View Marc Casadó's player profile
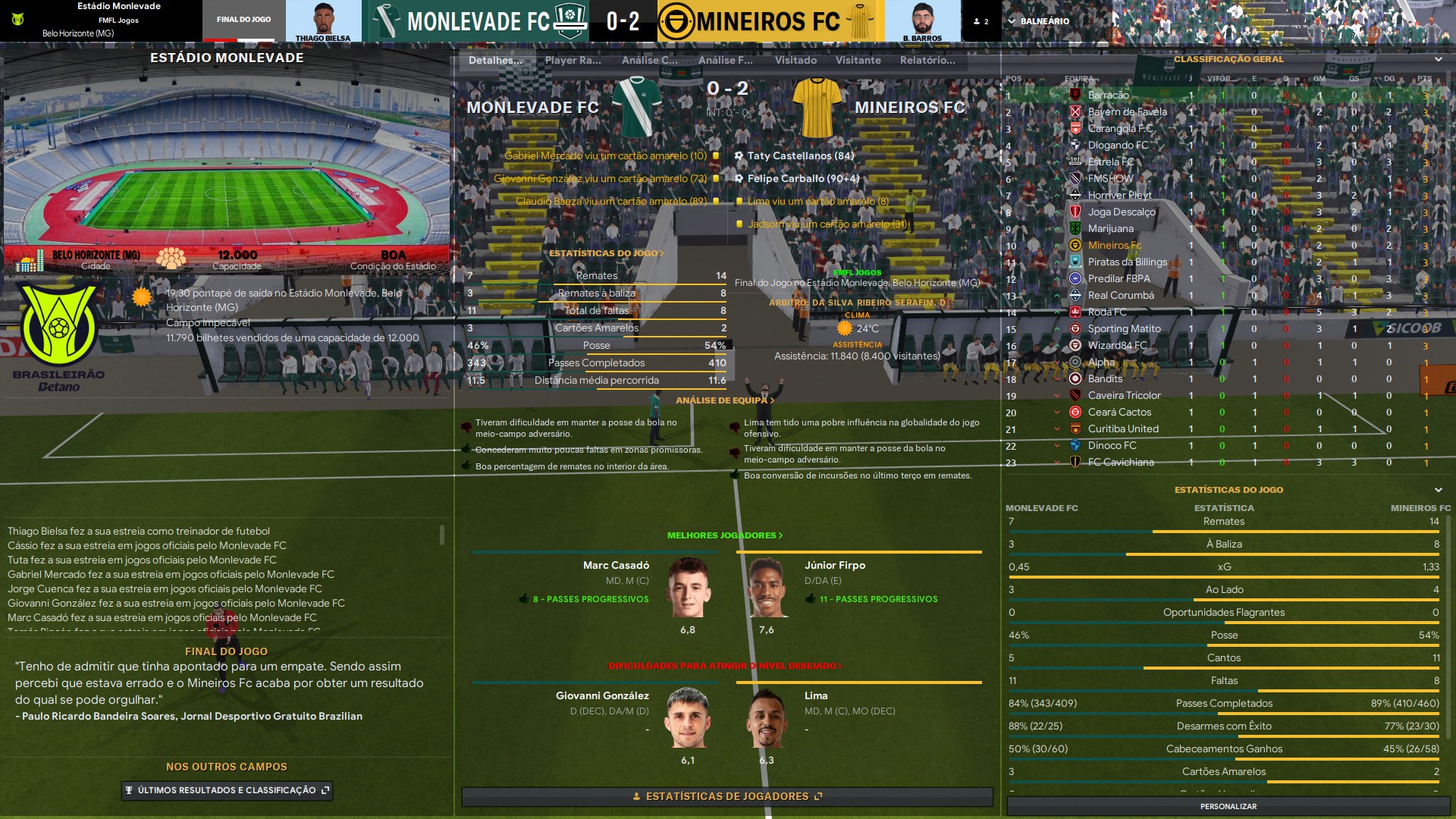1456x819 pixels. (616, 566)
